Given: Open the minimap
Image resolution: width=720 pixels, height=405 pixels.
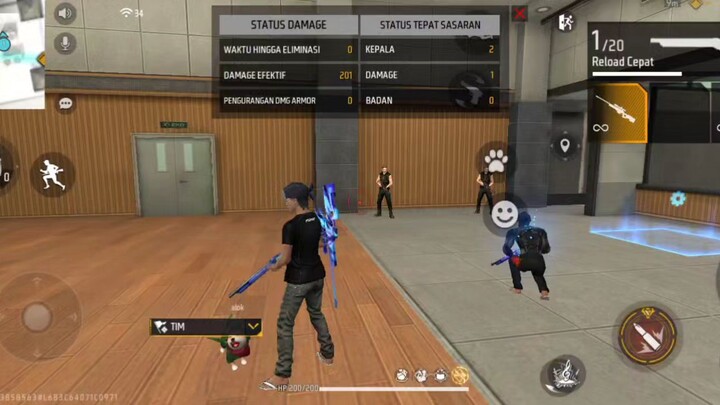Looking at the screenshot, I should point(20,50).
